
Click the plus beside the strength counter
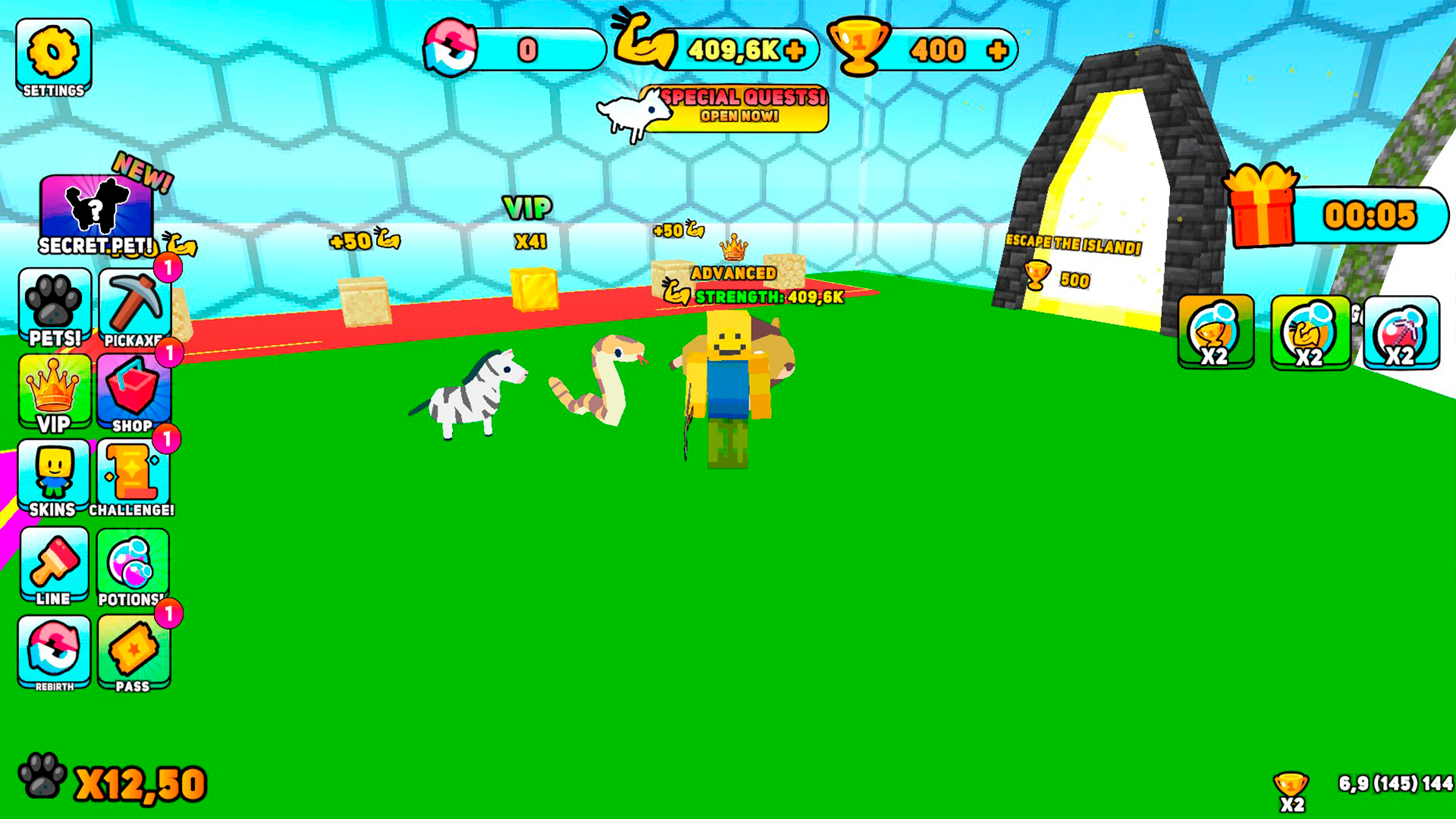[x=795, y=50]
